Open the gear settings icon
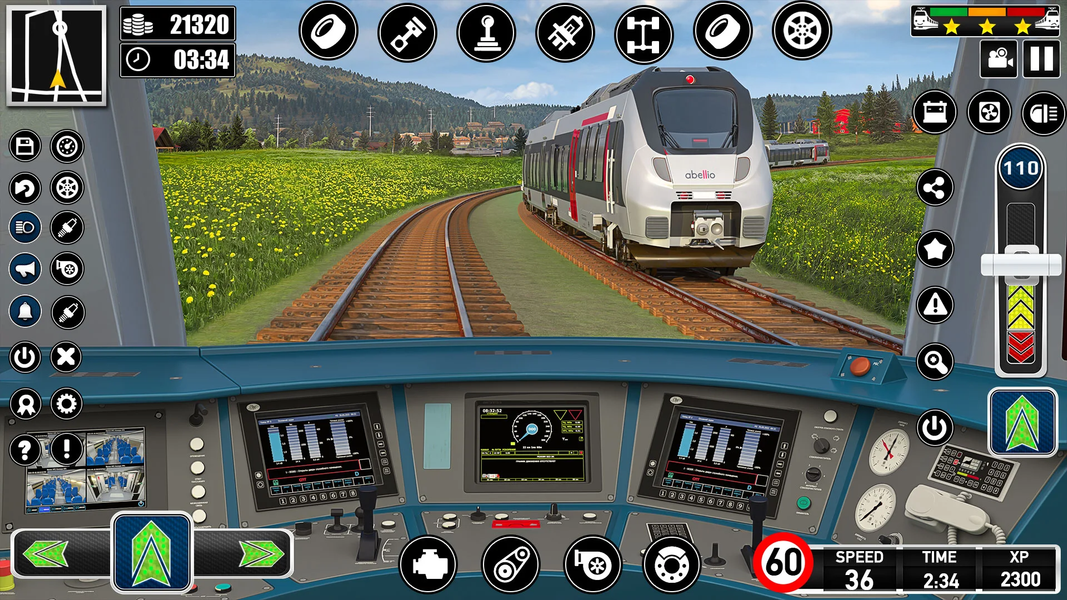Viewport: 1067px width, 600px height. click(67, 404)
